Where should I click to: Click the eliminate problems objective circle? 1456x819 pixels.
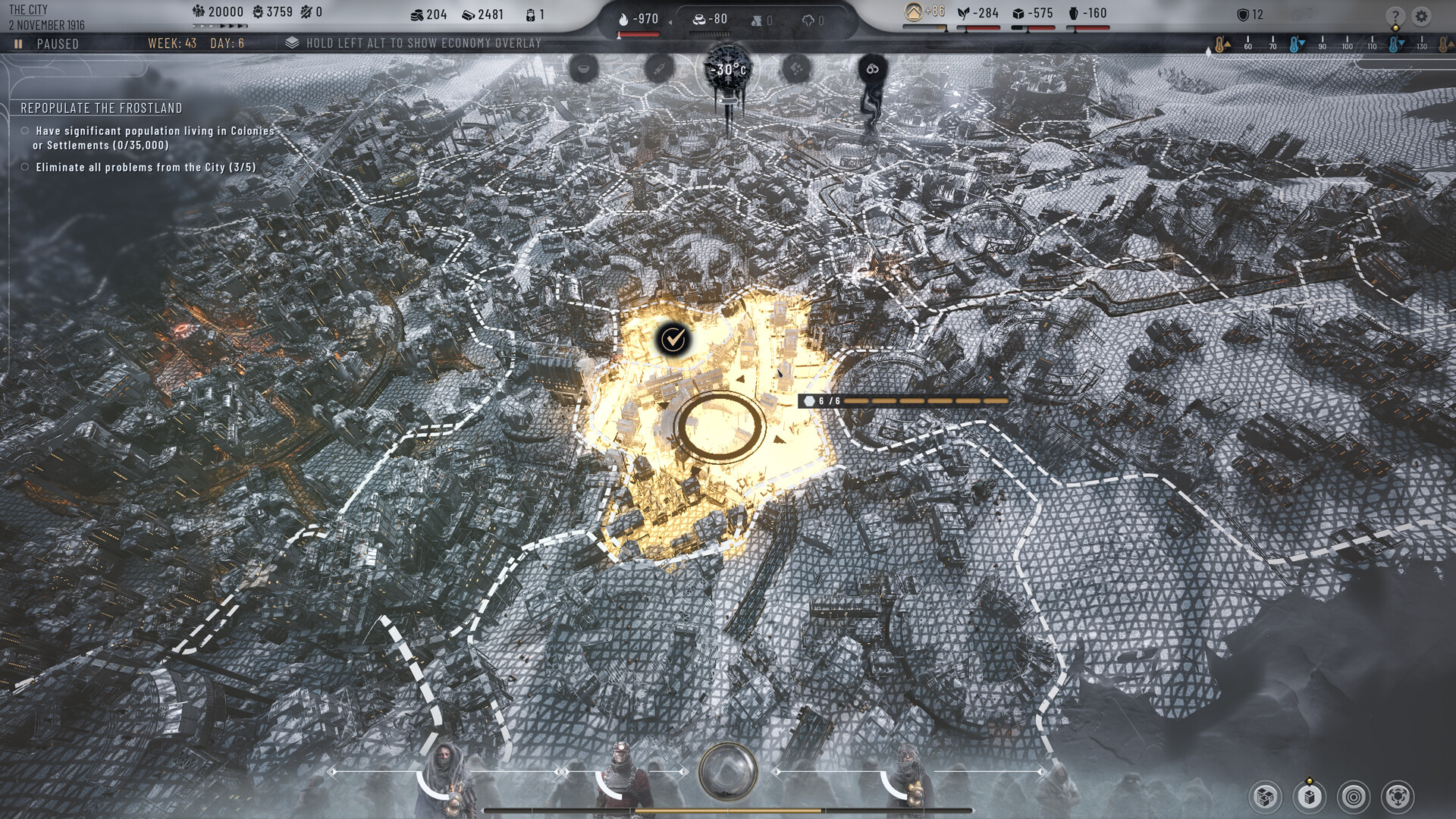[24, 167]
